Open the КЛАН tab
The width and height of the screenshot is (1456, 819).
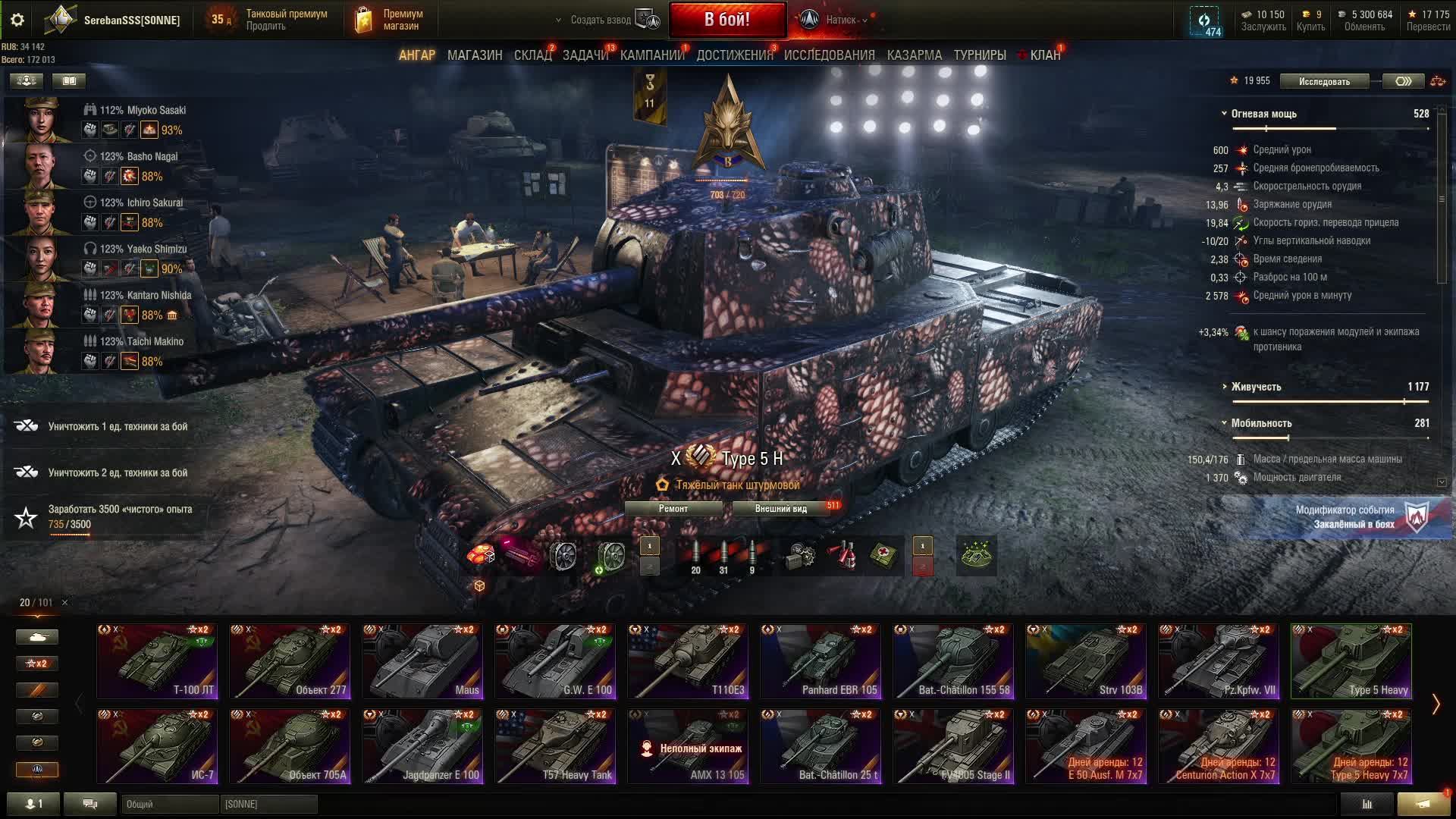pyautogui.click(x=1044, y=55)
